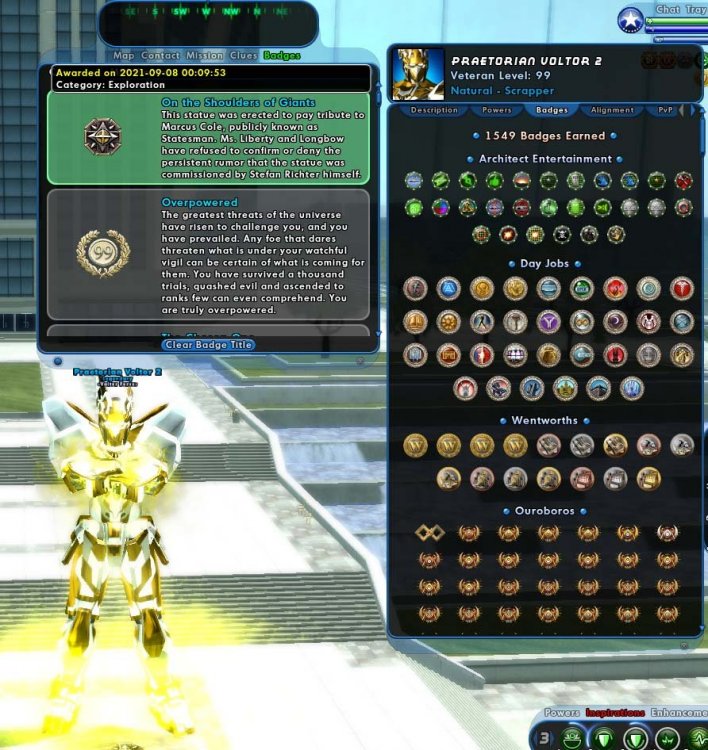Click the infinity-symbol Ouroboros badge
708x750 pixels.
429,533
